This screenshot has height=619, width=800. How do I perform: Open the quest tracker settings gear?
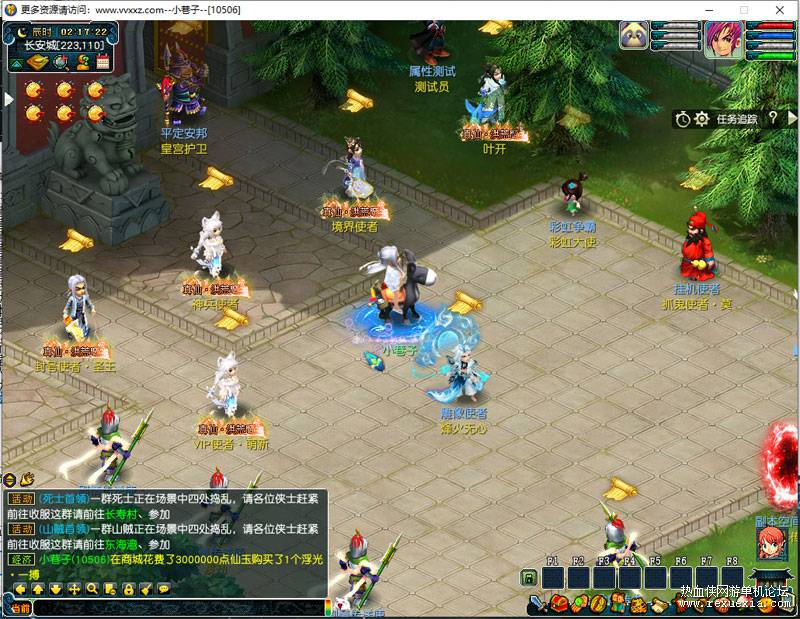point(701,119)
